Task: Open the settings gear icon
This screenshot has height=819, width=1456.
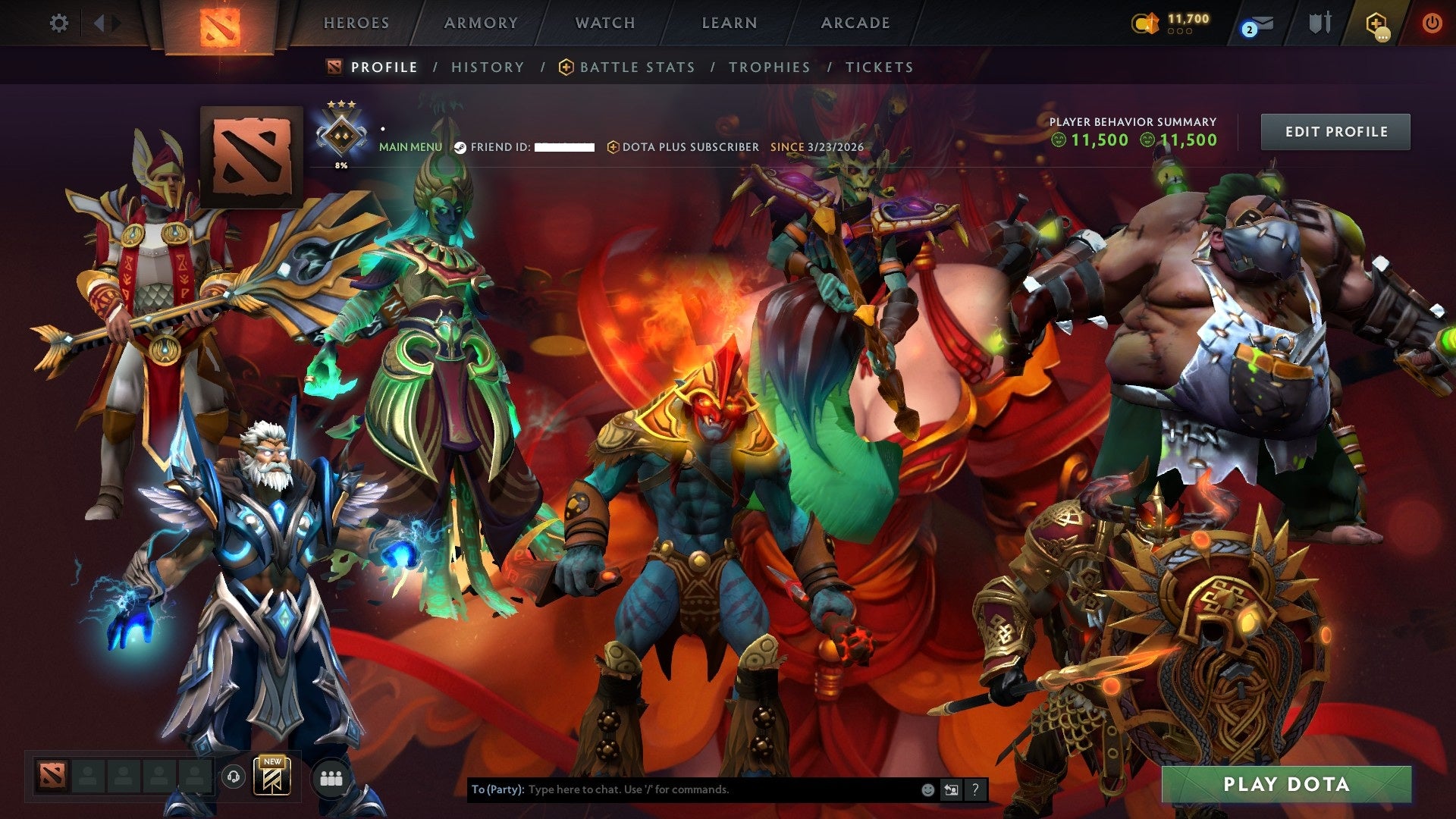Action: click(59, 23)
